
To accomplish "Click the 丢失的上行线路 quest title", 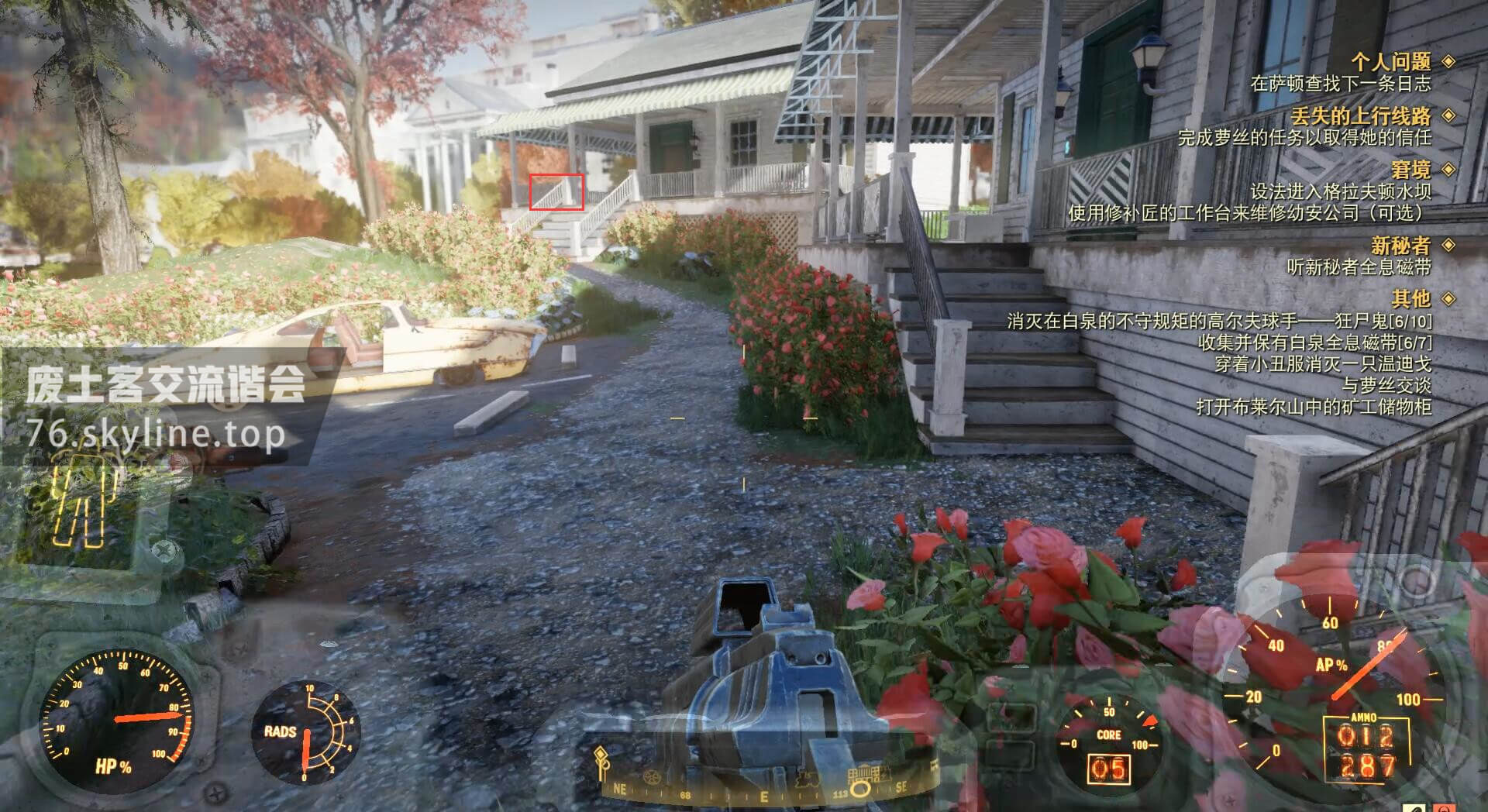I will 1360,116.
